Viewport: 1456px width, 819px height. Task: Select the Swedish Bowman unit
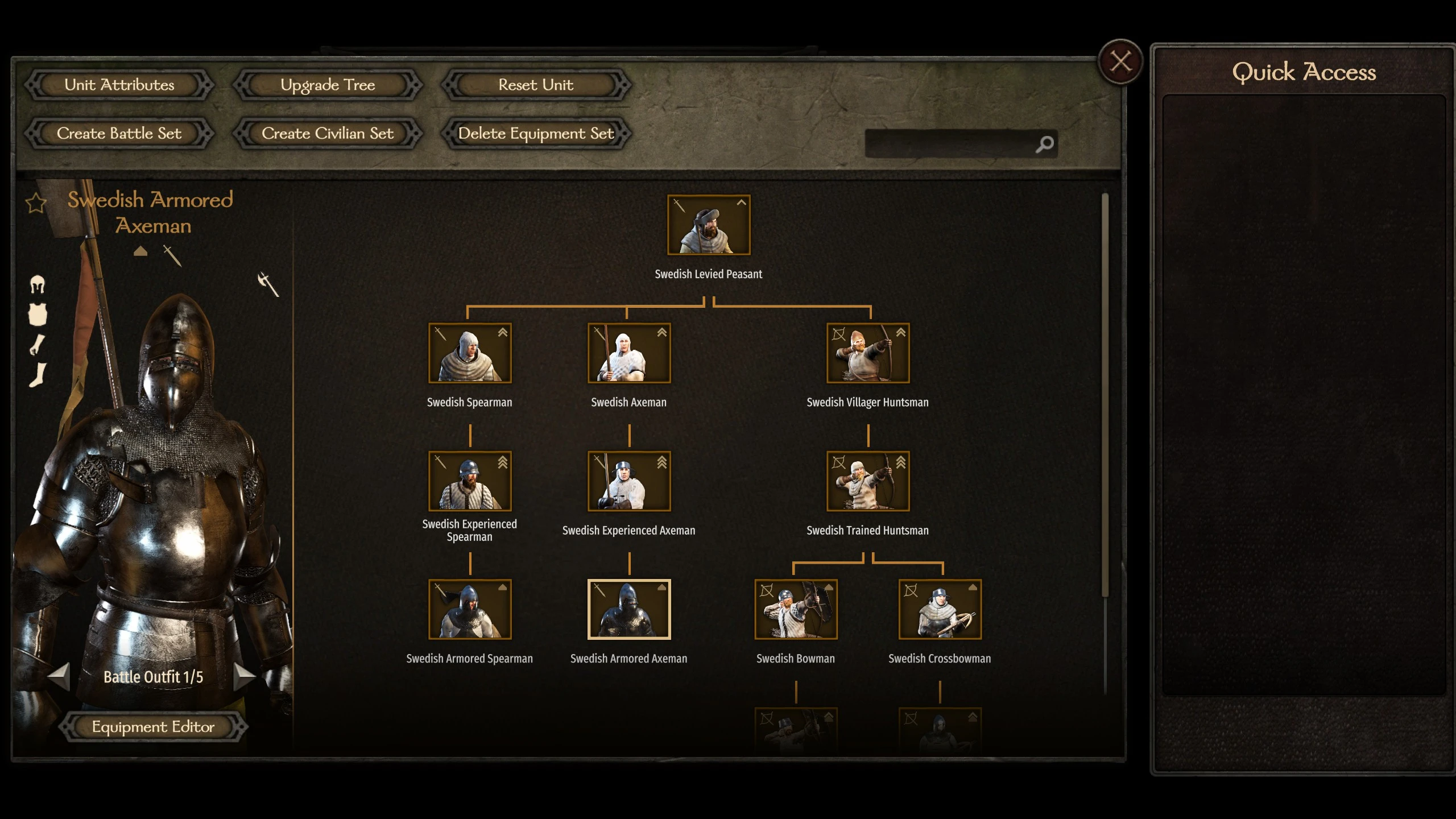796,609
